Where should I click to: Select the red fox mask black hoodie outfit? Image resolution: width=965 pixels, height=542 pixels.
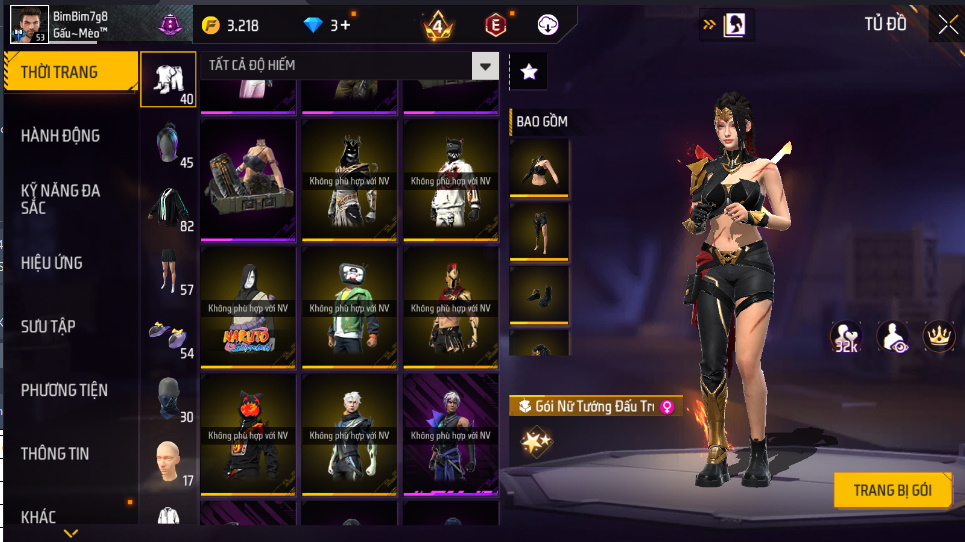(x=248, y=433)
